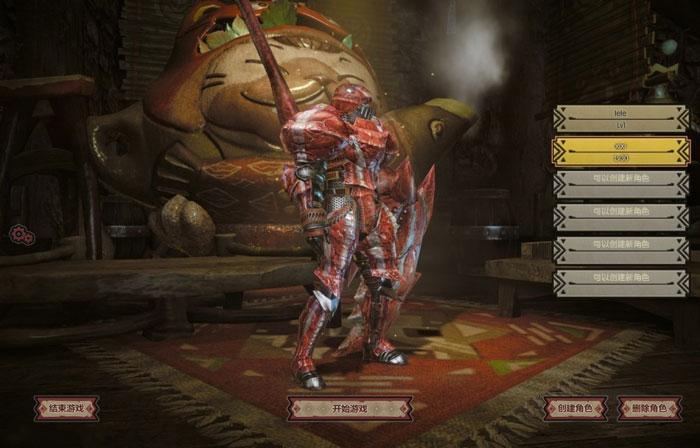Open 创建角色 (Create Character)
This screenshot has width=700, height=448.
tap(575, 408)
